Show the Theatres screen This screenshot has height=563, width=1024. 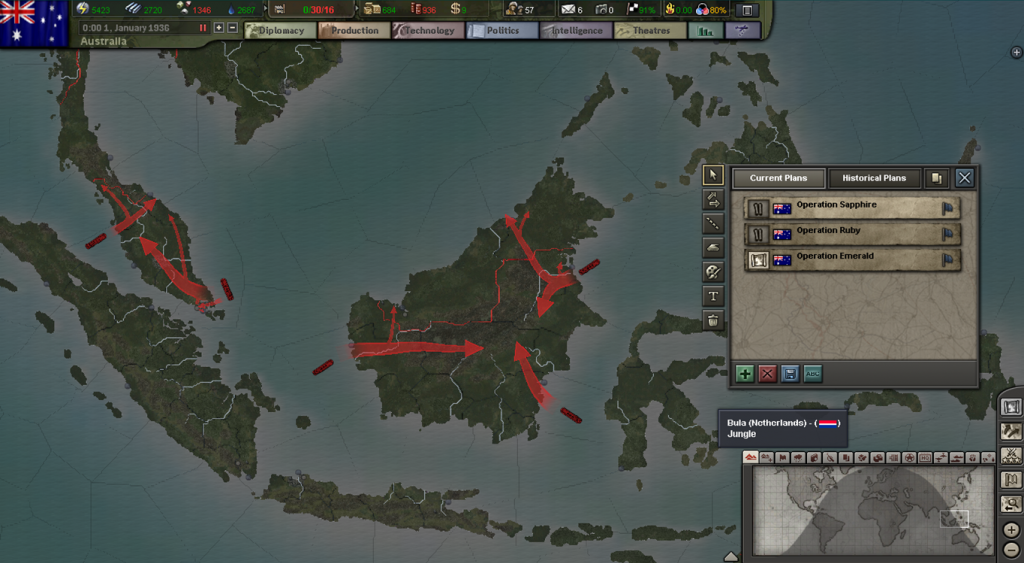650,30
